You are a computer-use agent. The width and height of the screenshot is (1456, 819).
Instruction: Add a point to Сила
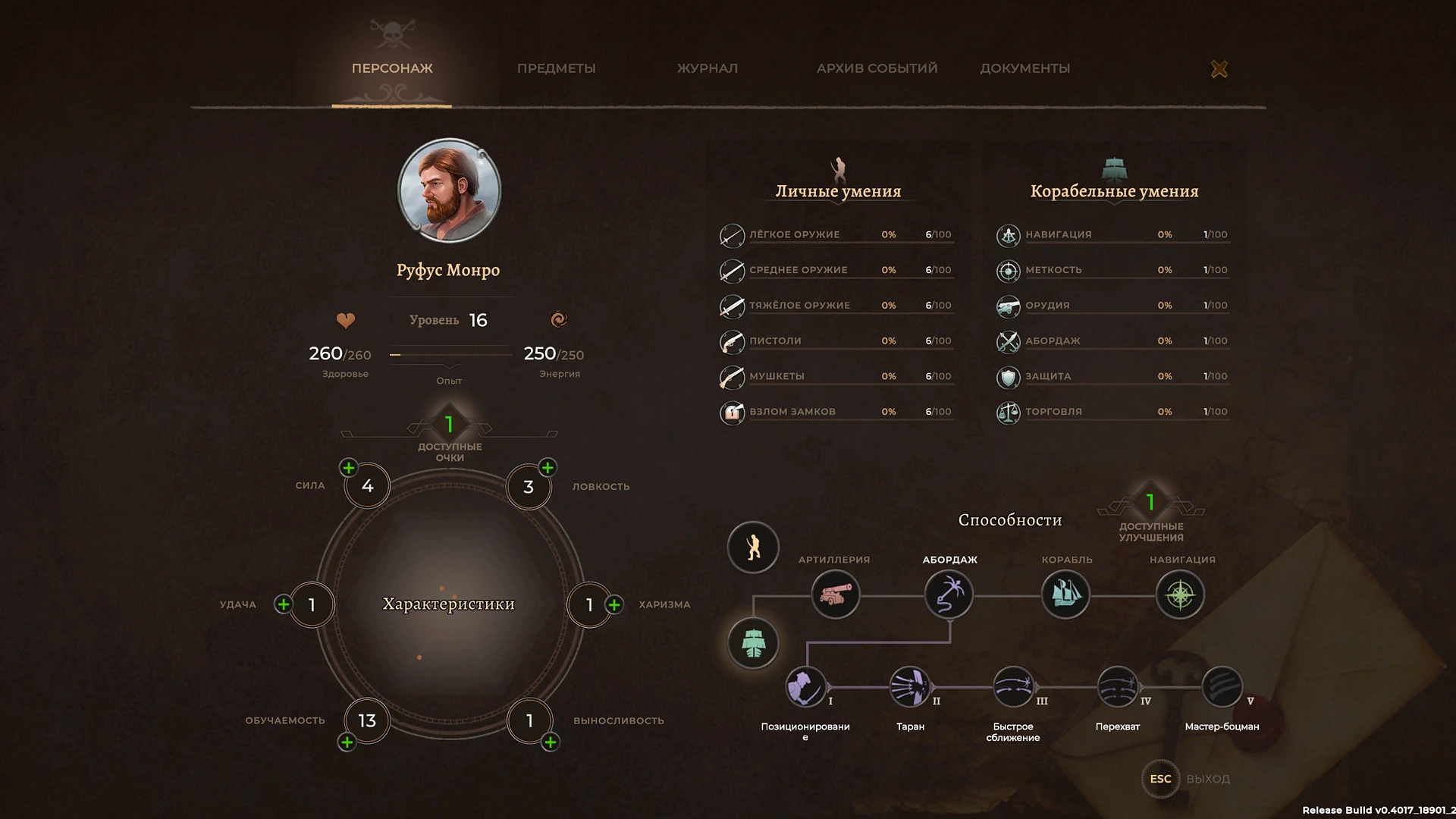pyautogui.click(x=349, y=468)
